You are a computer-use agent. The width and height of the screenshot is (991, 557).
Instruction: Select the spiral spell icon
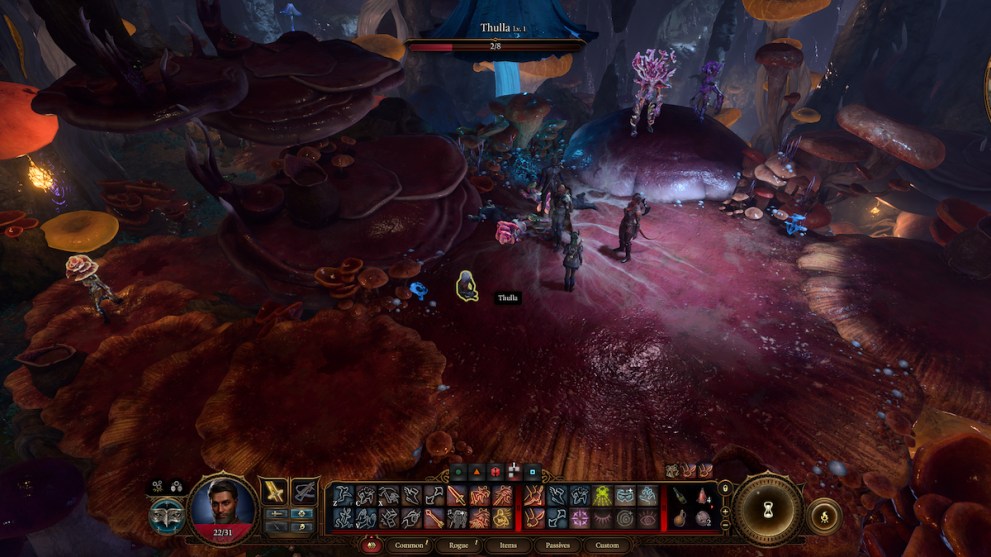point(625,517)
